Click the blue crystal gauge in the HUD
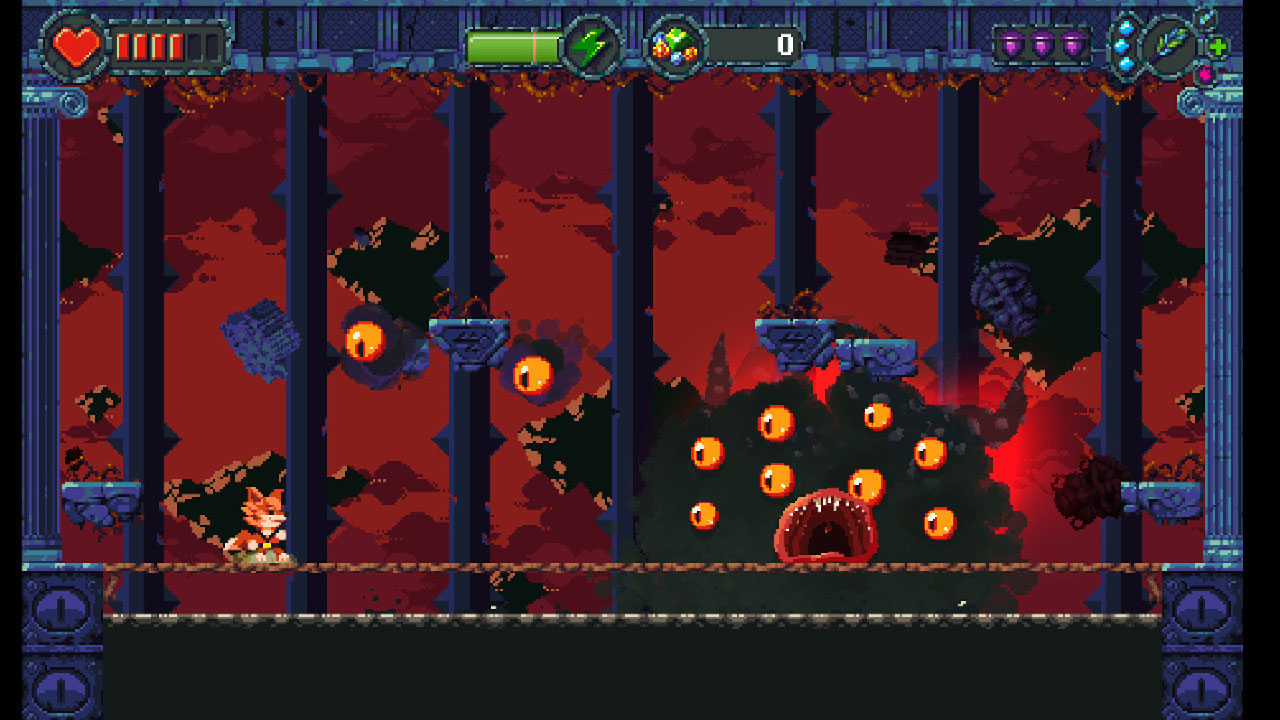The width and height of the screenshot is (1280, 720). click(1126, 45)
